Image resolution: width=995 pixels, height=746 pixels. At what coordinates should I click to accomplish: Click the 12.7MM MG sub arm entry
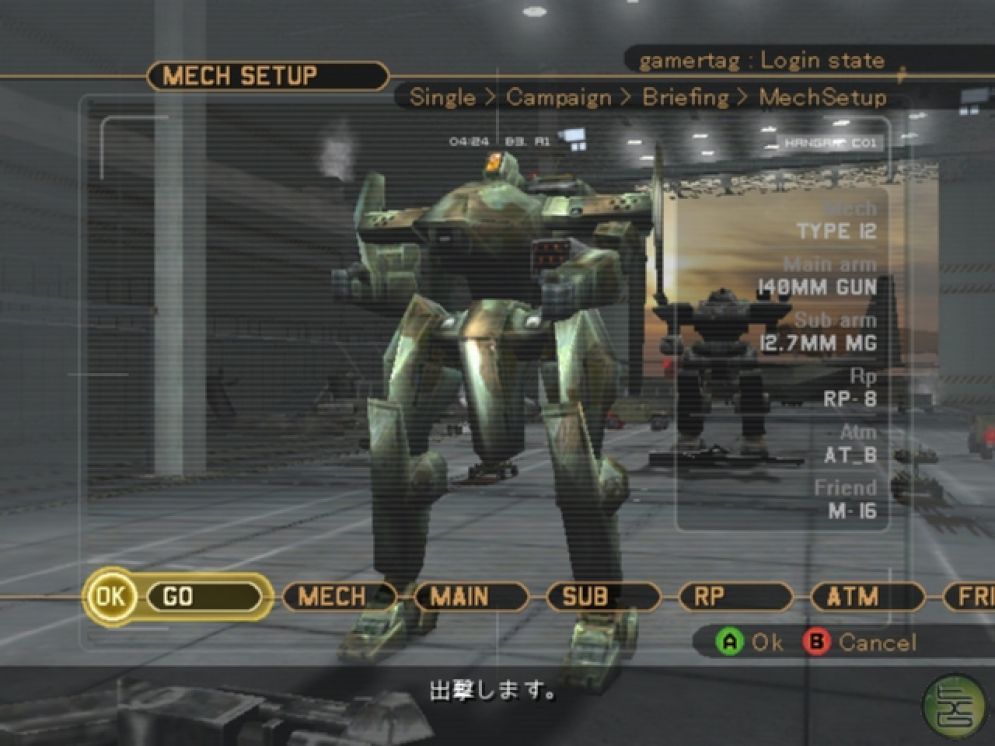click(x=818, y=344)
